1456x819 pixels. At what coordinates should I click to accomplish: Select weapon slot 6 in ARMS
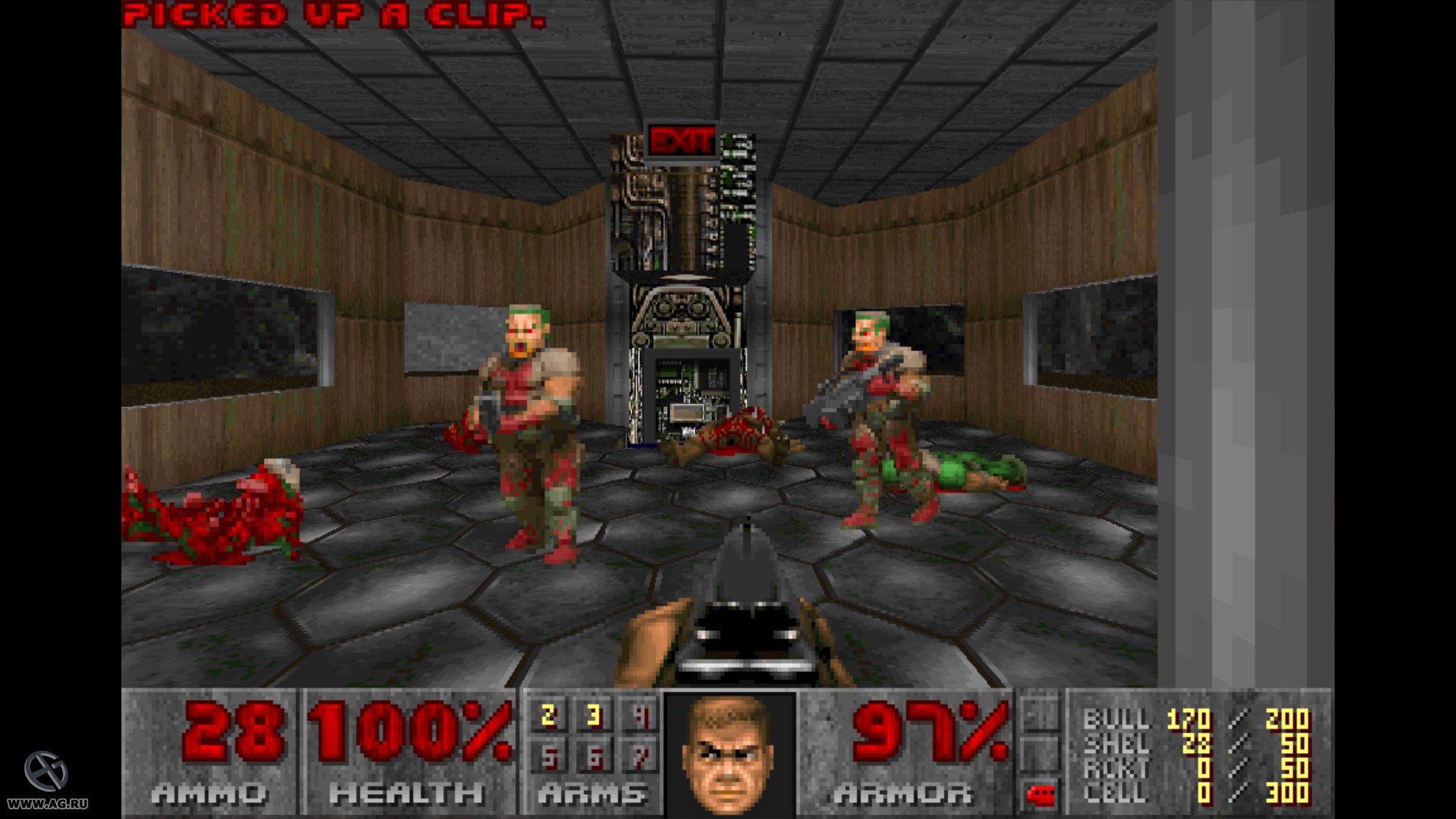(x=595, y=758)
